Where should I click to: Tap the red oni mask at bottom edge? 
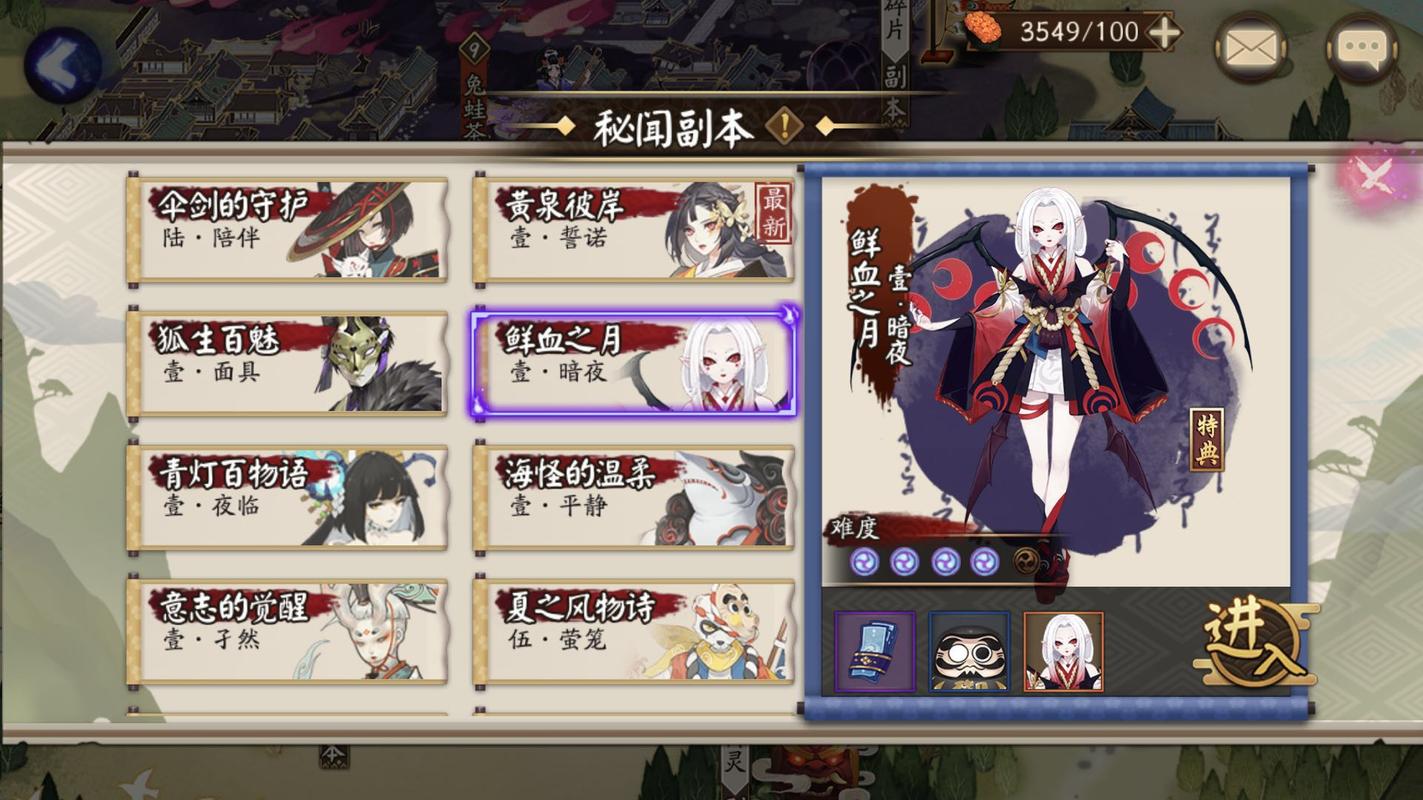point(810,772)
